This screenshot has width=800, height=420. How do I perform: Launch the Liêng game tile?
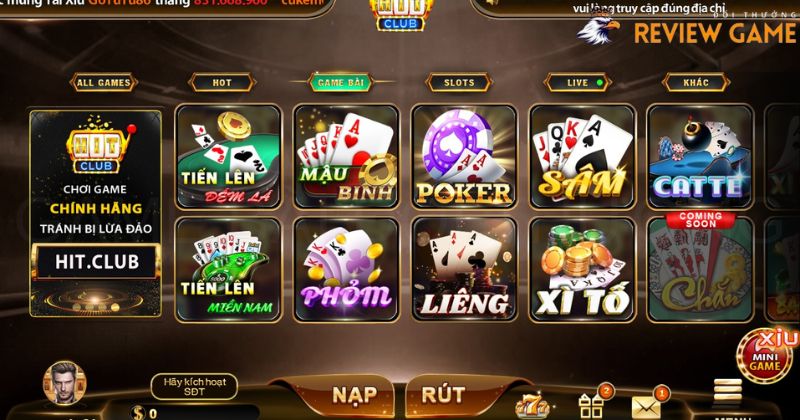tap(463, 268)
